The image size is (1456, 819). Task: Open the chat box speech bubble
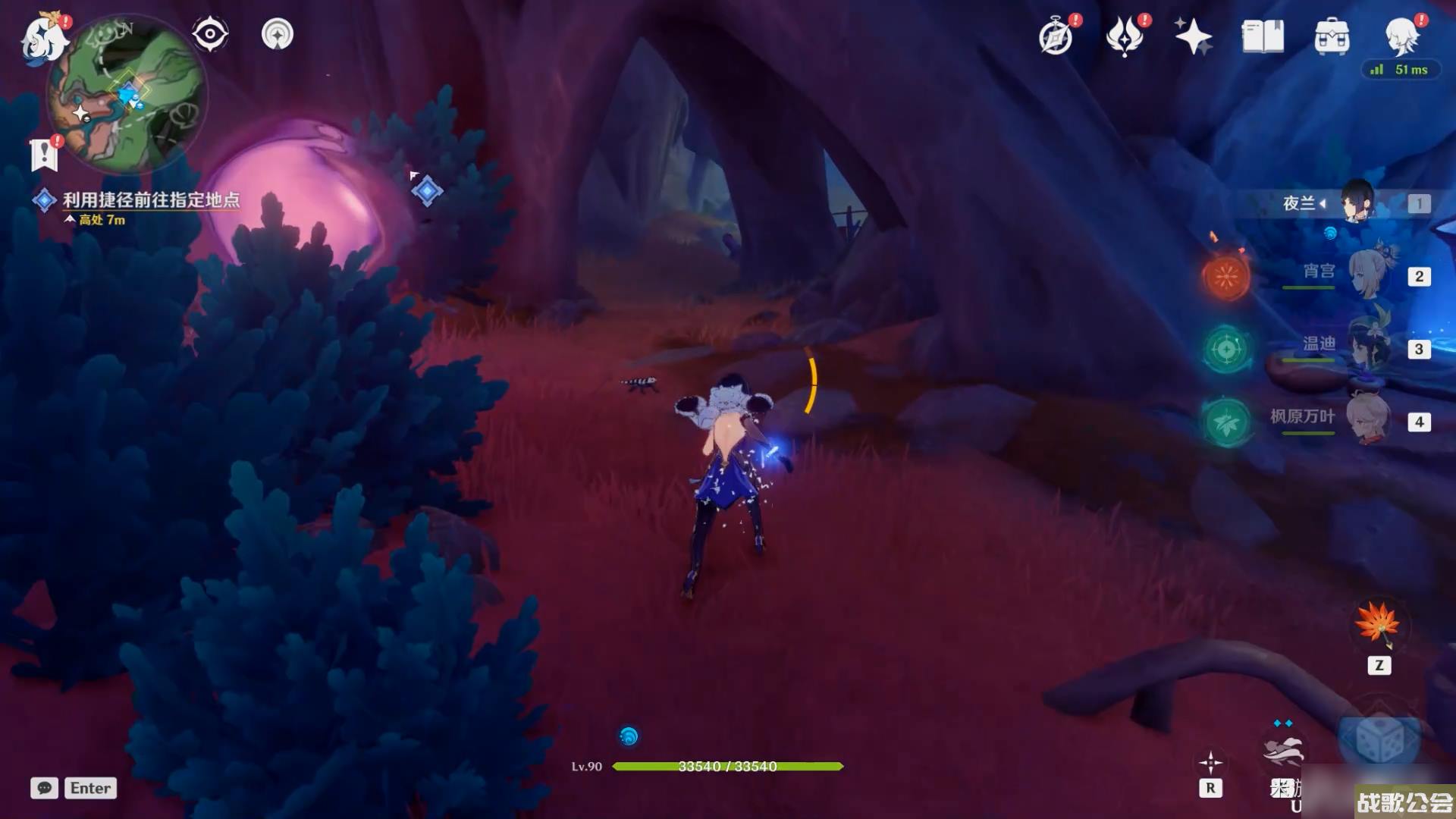click(x=44, y=788)
